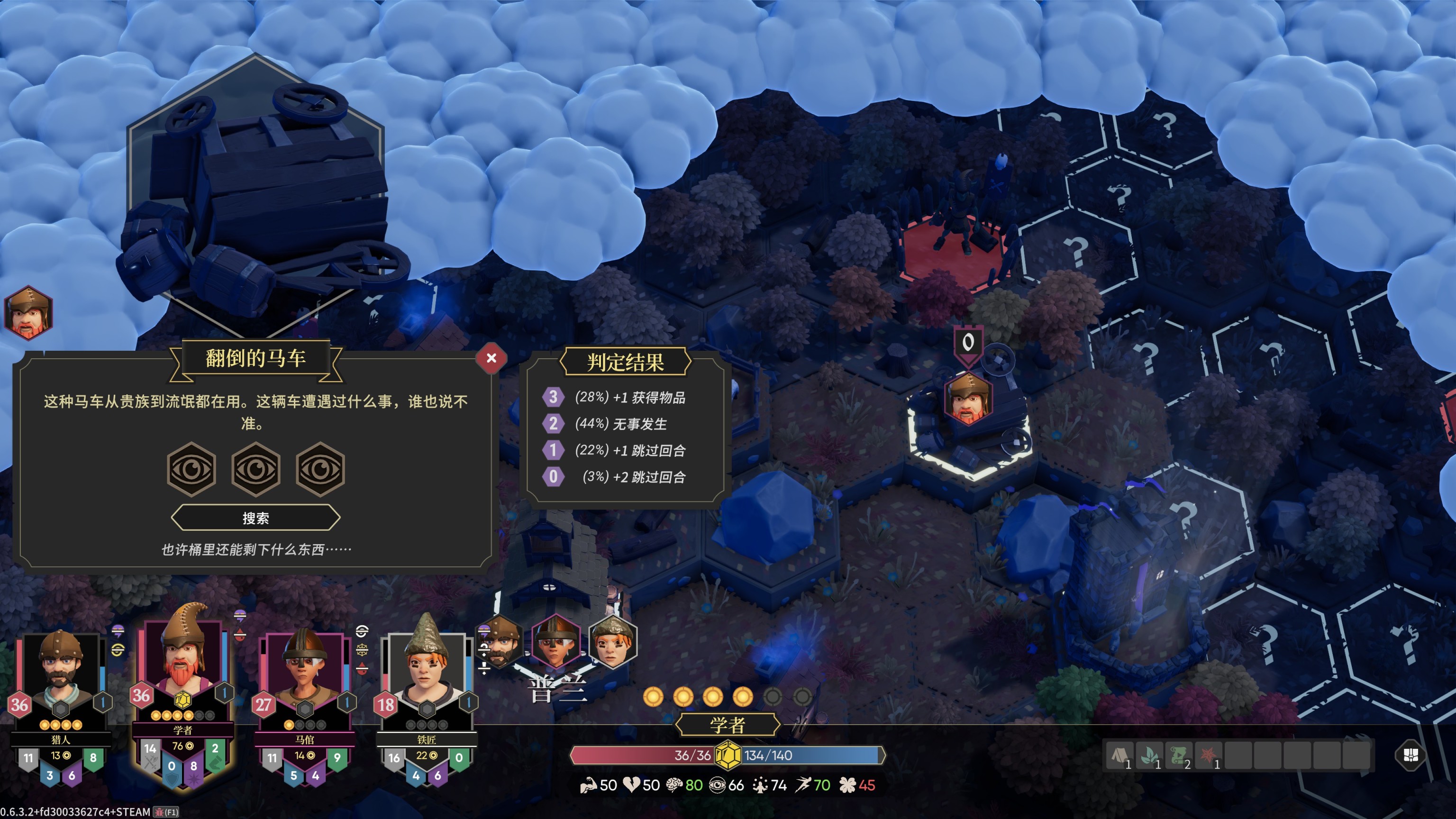Close the 翻倒的马车 event dialog
This screenshot has height=819, width=1456.
coord(491,358)
